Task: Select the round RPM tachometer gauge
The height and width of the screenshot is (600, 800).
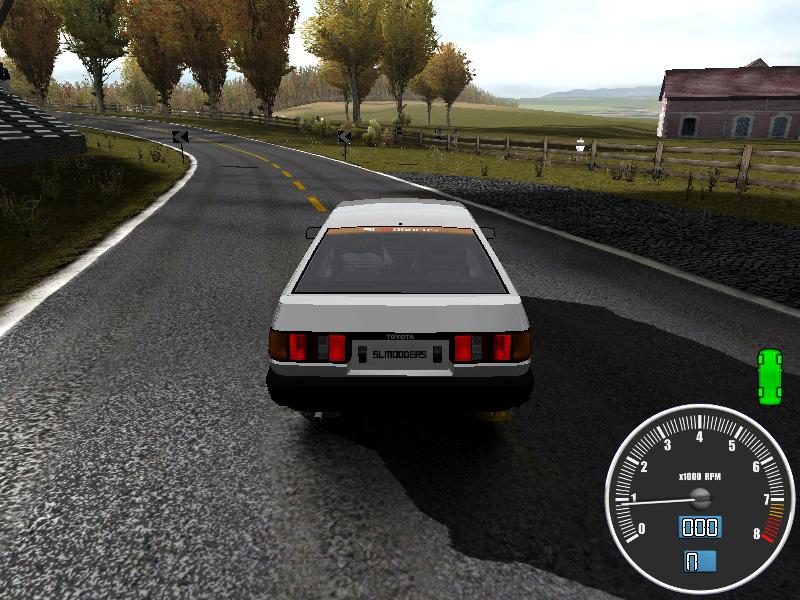Action: point(699,497)
